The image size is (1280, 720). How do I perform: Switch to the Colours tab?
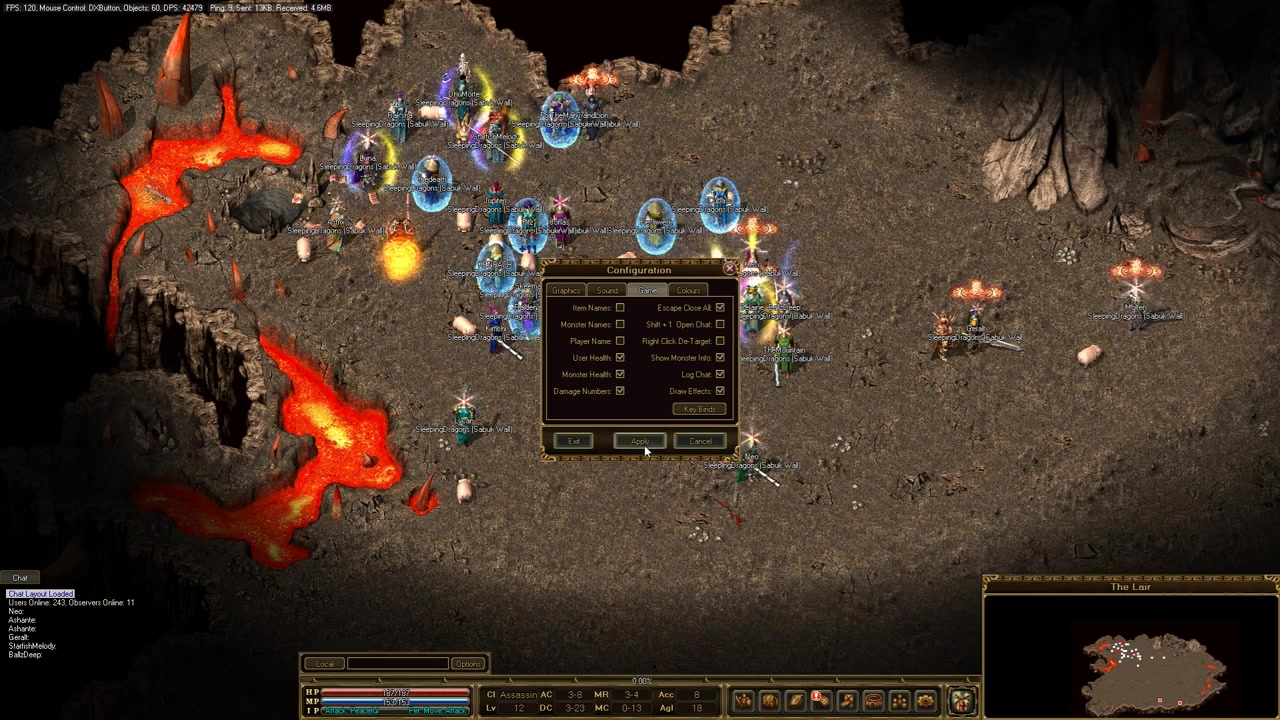click(688, 290)
